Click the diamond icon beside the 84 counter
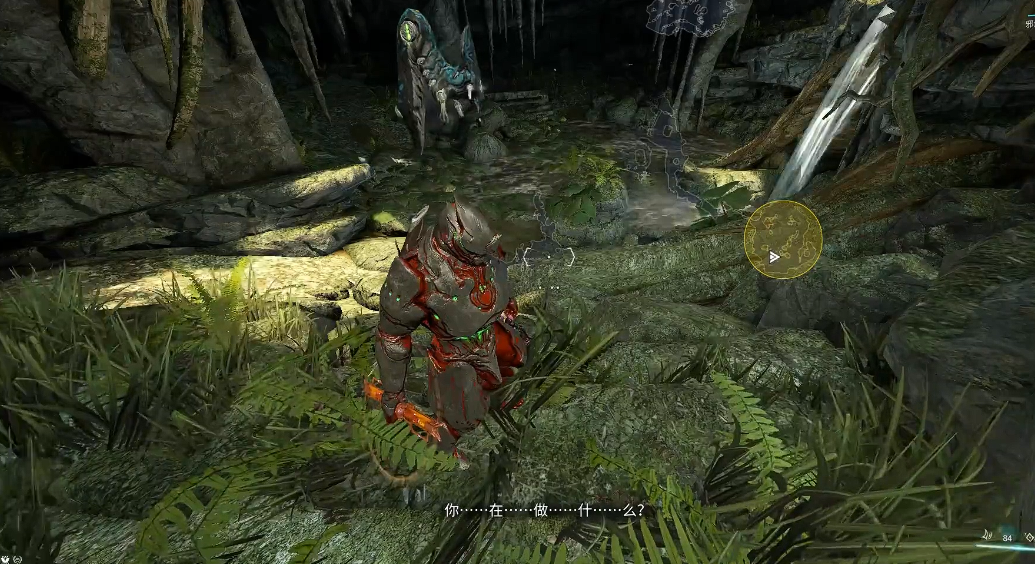1035x564 pixels. (x=1029, y=537)
